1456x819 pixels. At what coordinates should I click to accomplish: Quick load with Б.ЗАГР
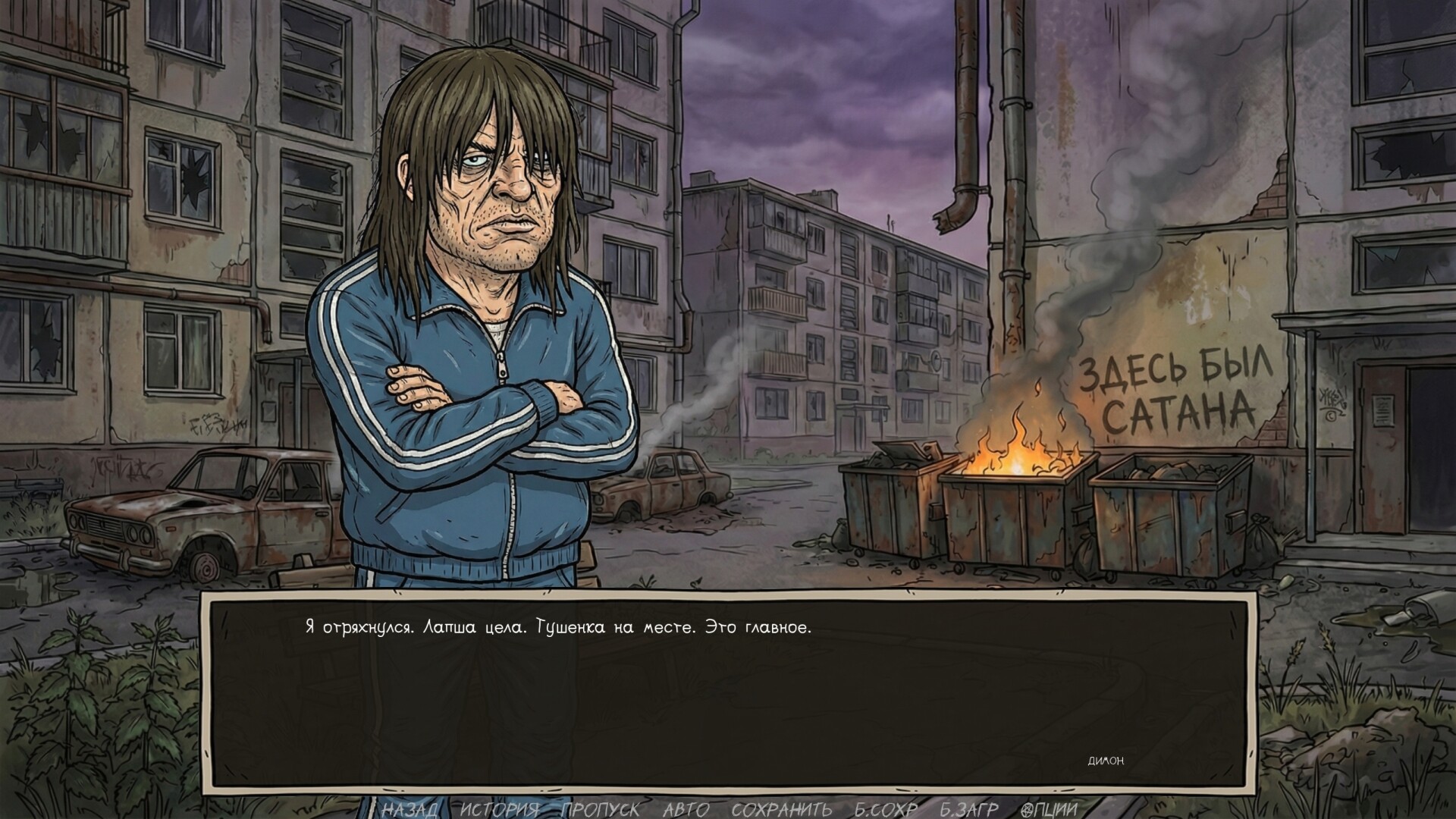point(969,809)
